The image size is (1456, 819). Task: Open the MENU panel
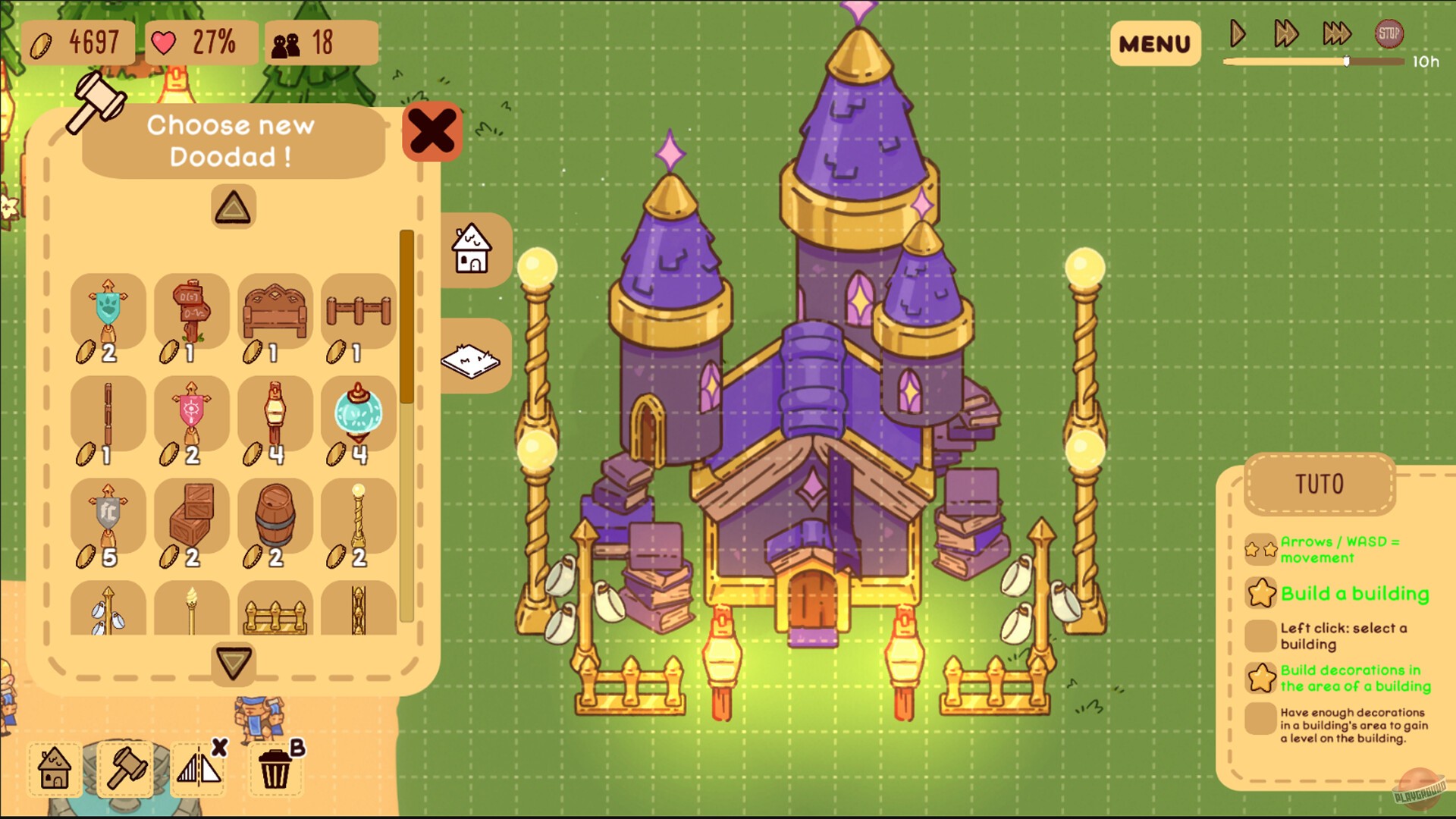pyautogui.click(x=1154, y=44)
